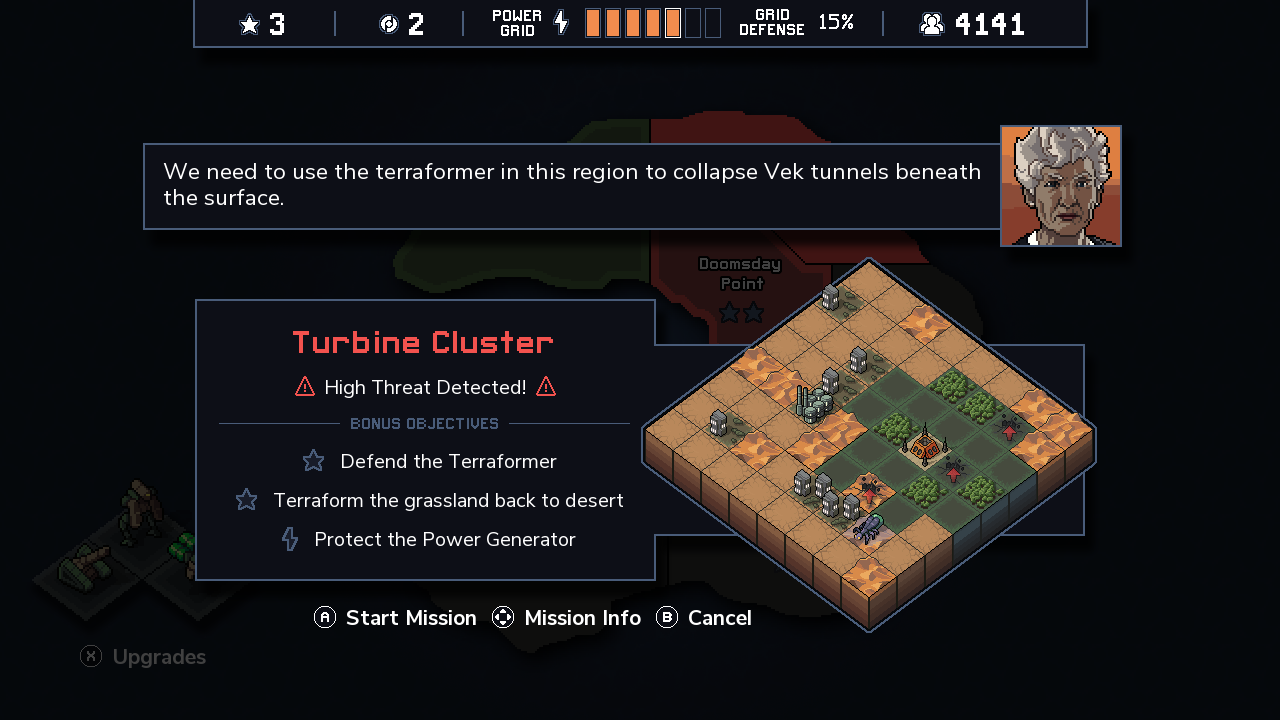Open the Upgrades screen
Viewport: 1280px width, 720px height.
click(142, 656)
